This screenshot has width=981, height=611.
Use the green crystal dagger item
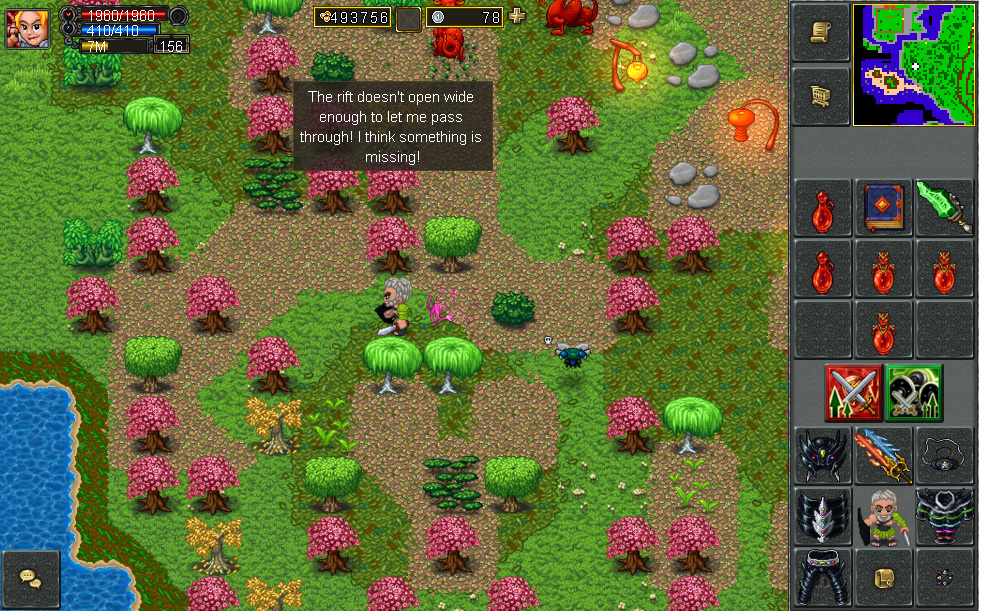coord(944,207)
